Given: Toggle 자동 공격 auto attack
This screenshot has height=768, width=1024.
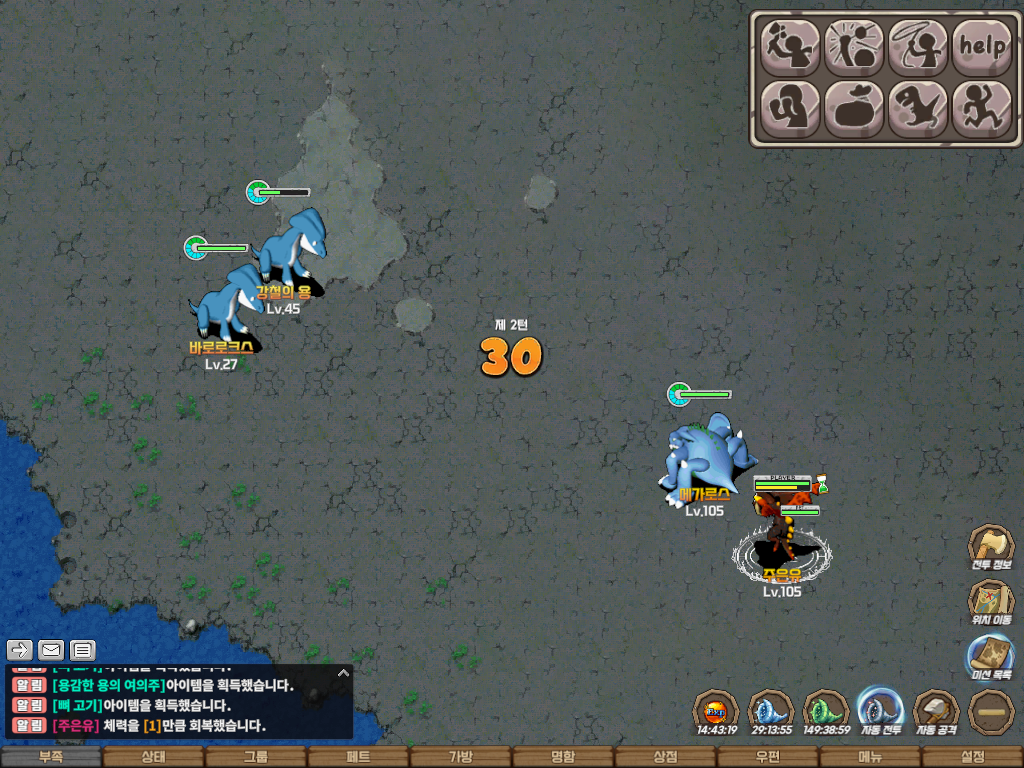Looking at the screenshot, I should coord(937,711).
